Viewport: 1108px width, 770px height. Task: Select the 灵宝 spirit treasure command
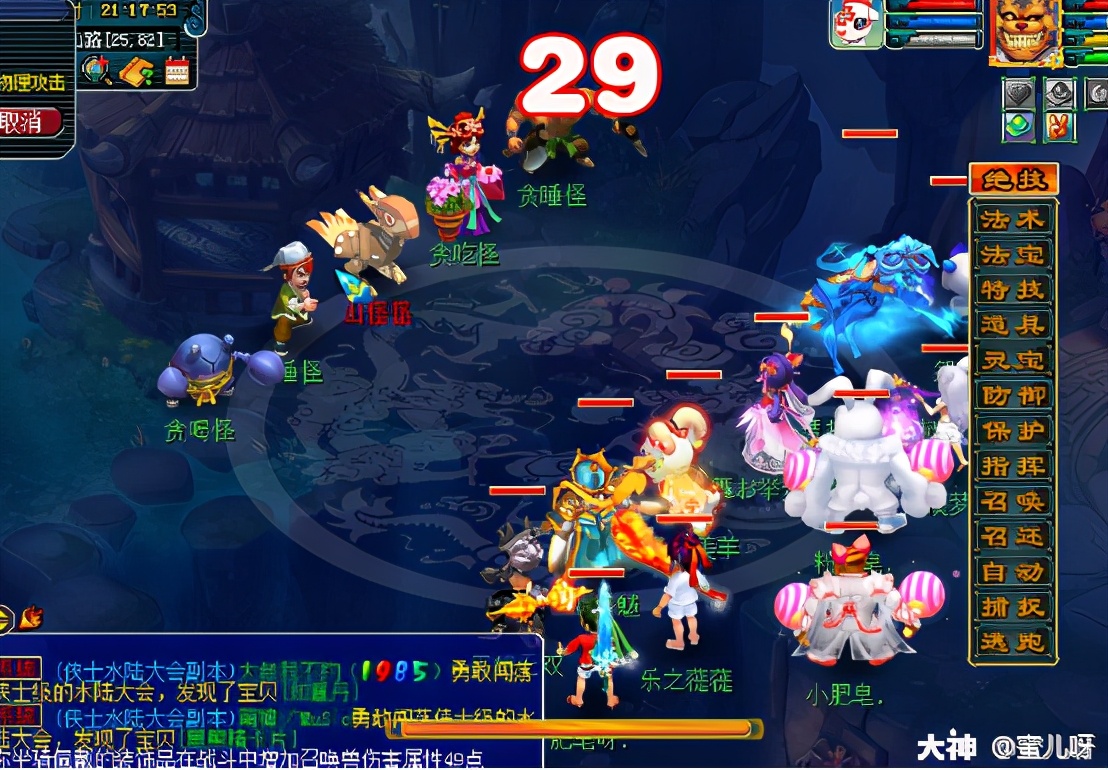[x=1012, y=360]
